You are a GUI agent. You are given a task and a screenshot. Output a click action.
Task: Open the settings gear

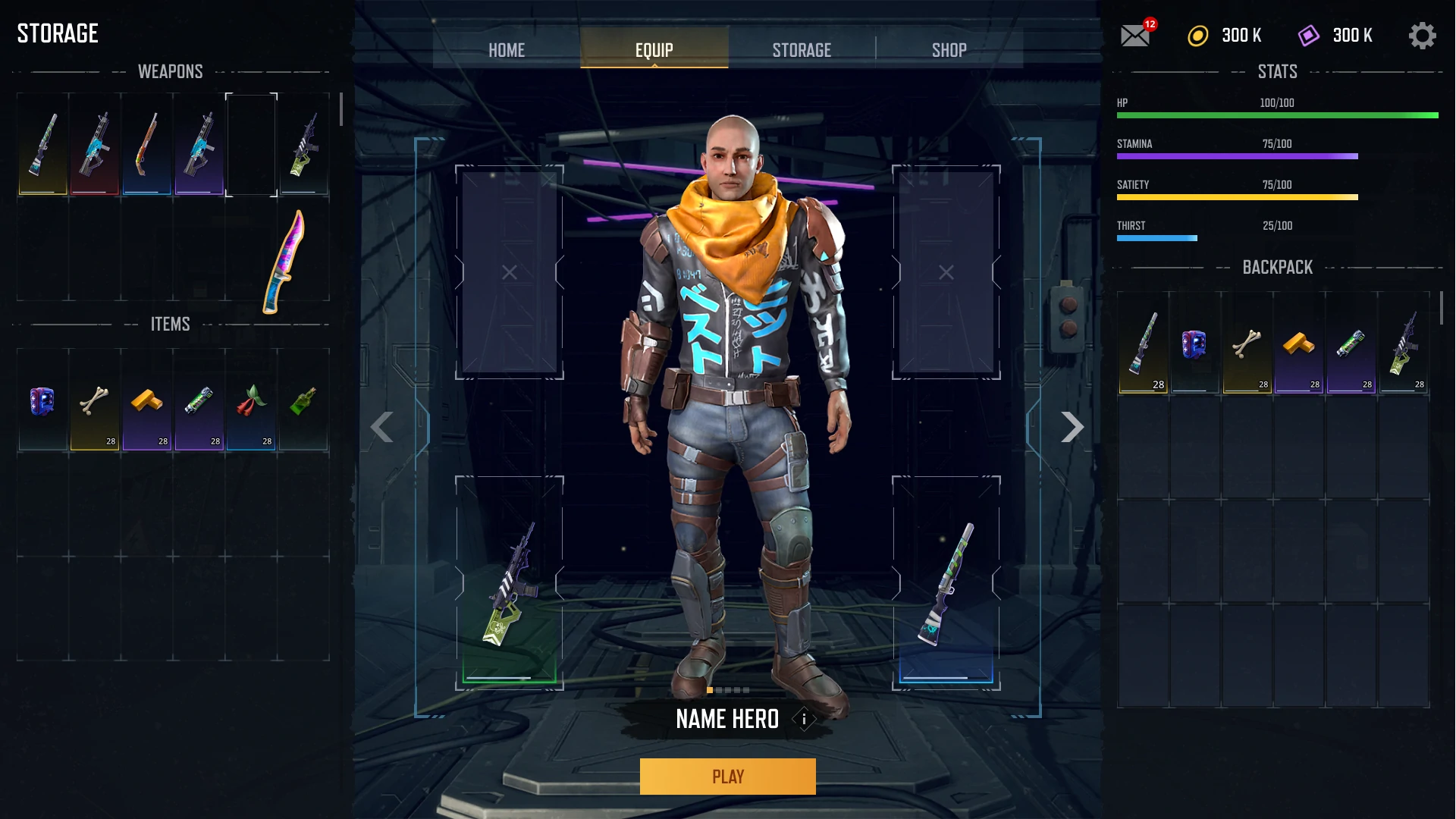1422,36
